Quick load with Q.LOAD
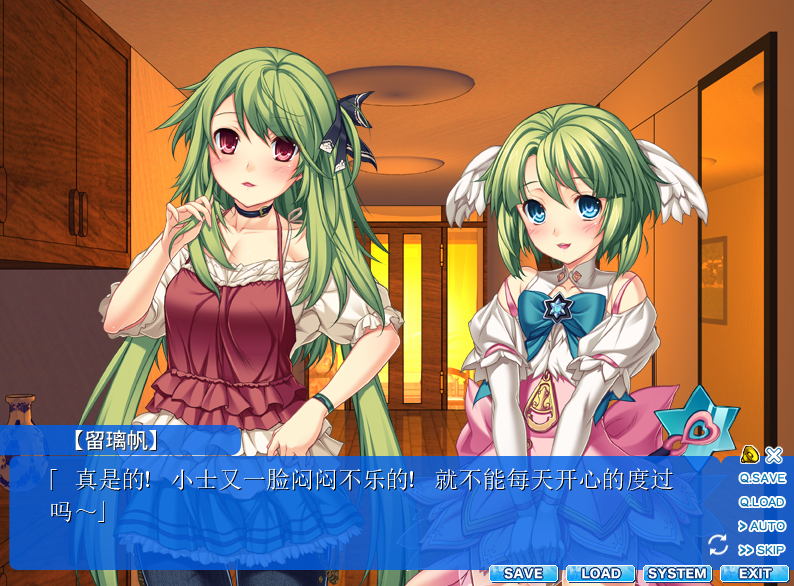Image resolution: width=794 pixels, height=586 pixels. 762,502
